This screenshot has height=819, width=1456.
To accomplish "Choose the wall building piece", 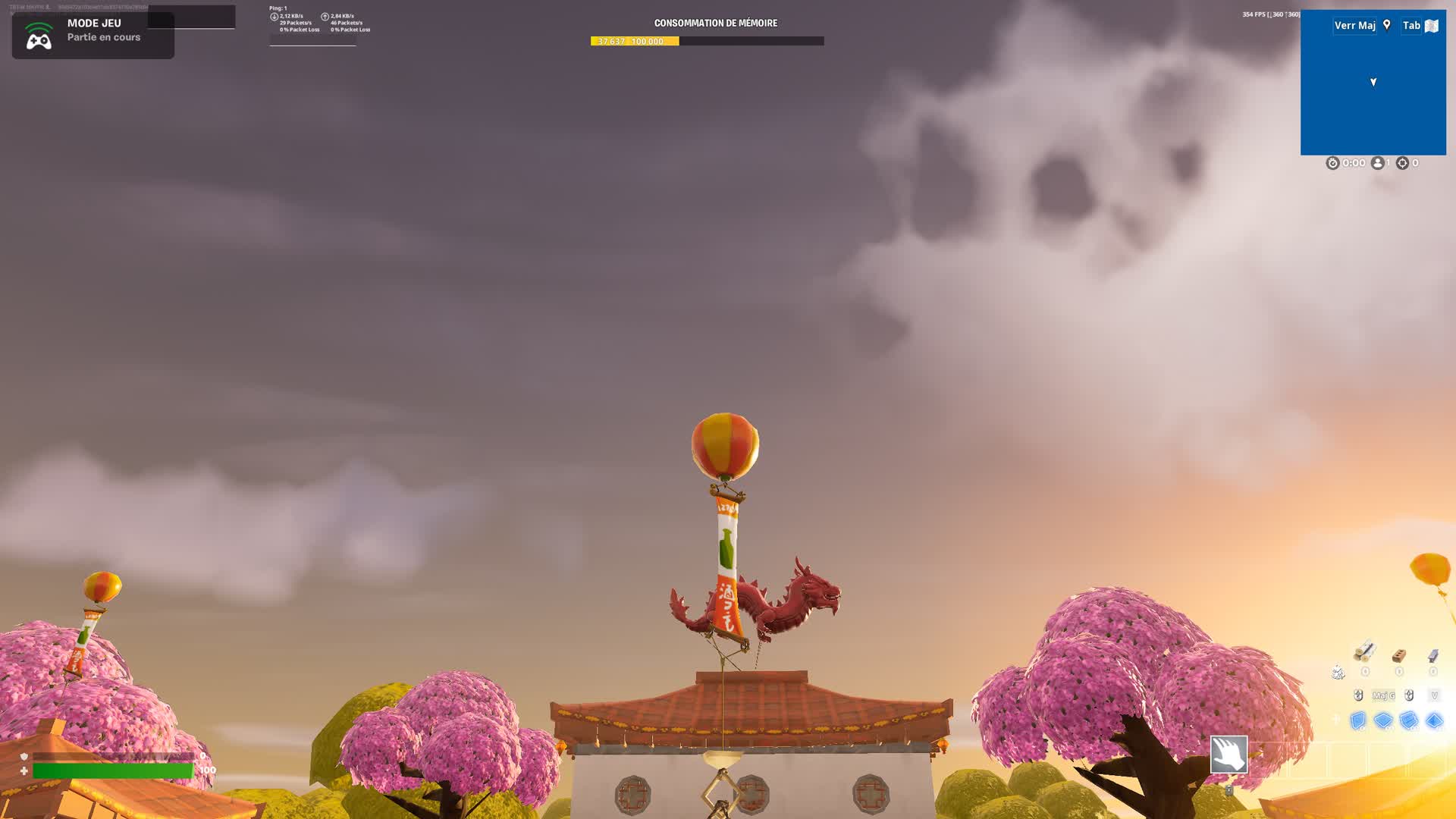I will pos(1357,720).
